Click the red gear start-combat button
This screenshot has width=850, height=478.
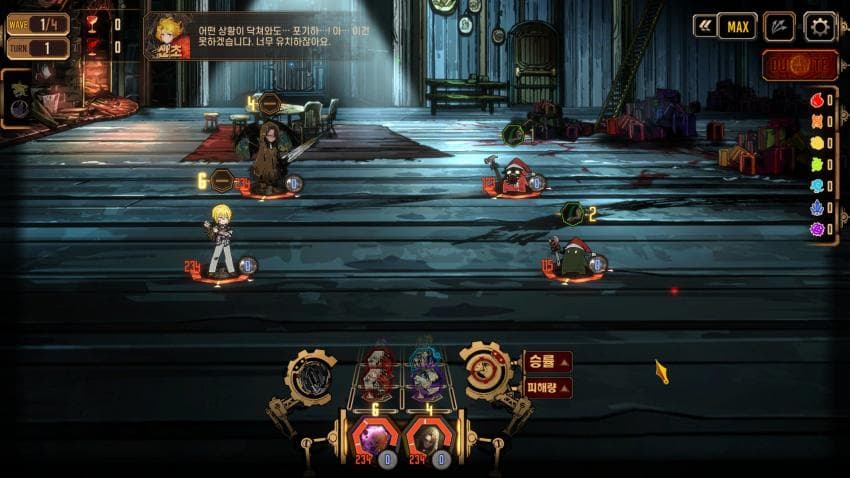[485, 371]
